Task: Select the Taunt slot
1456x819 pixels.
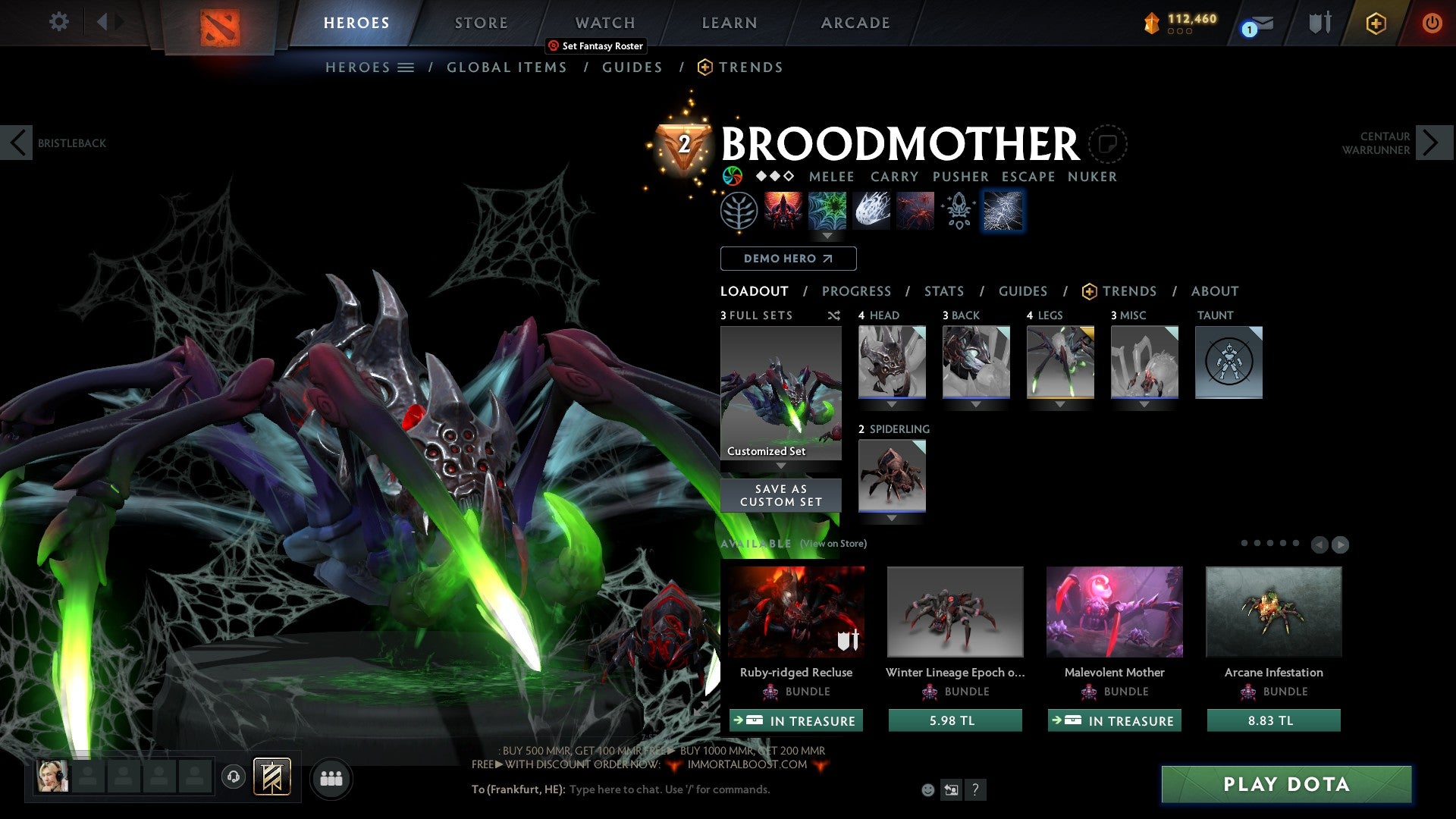Action: pyautogui.click(x=1228, y=362)
